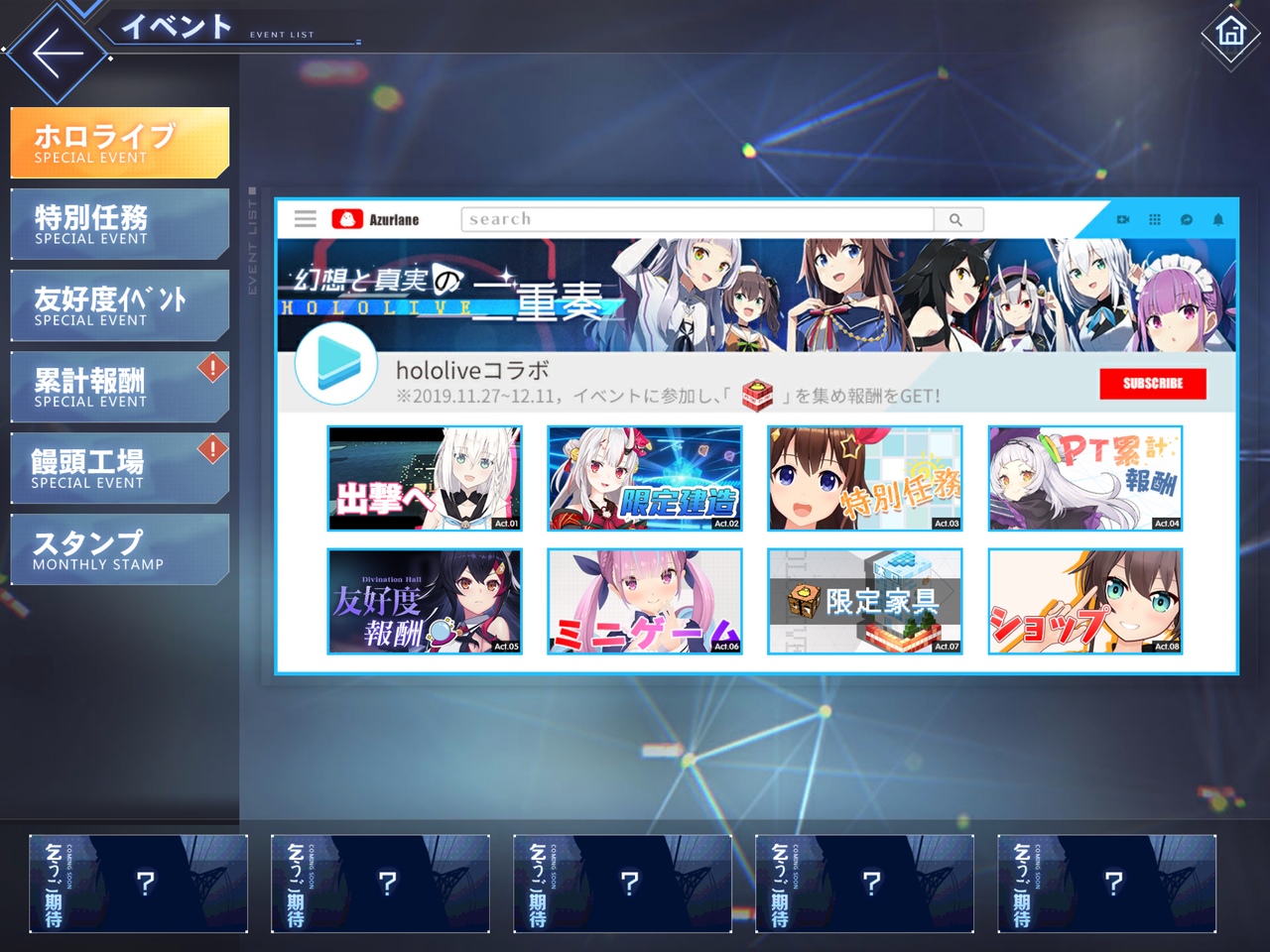Open the ミニゲーム Act.06 minigame thumbnail
Screen dimensions: 1270x952
click(x=644, y=603)
